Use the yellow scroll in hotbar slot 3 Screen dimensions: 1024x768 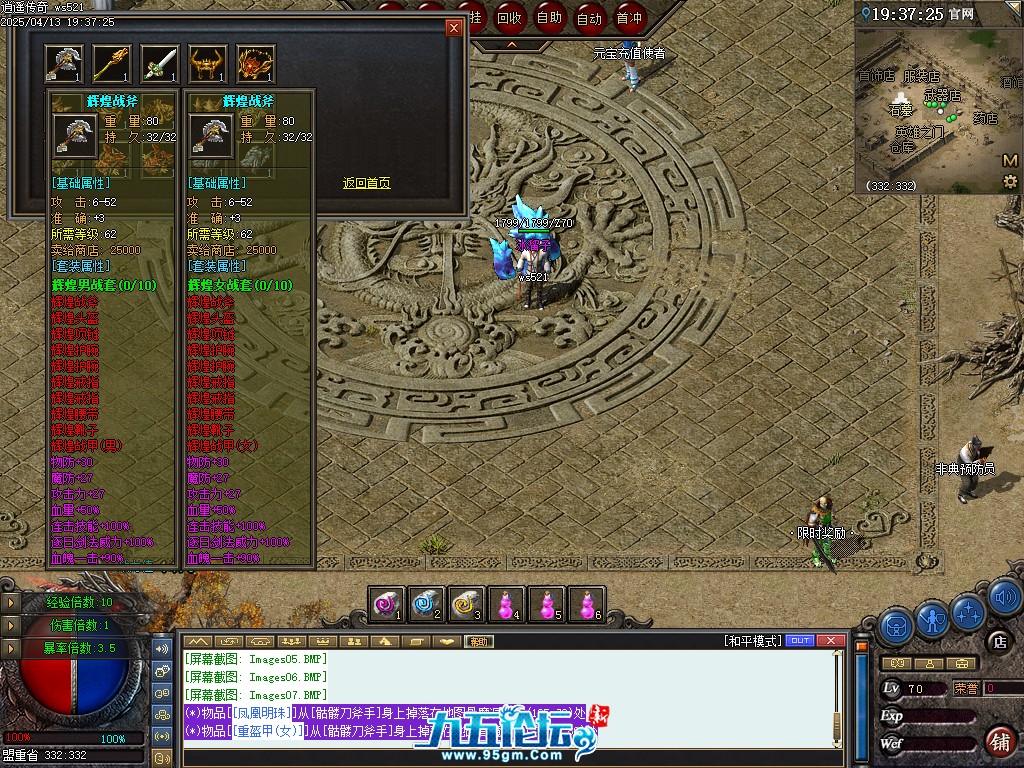[467, 604]
